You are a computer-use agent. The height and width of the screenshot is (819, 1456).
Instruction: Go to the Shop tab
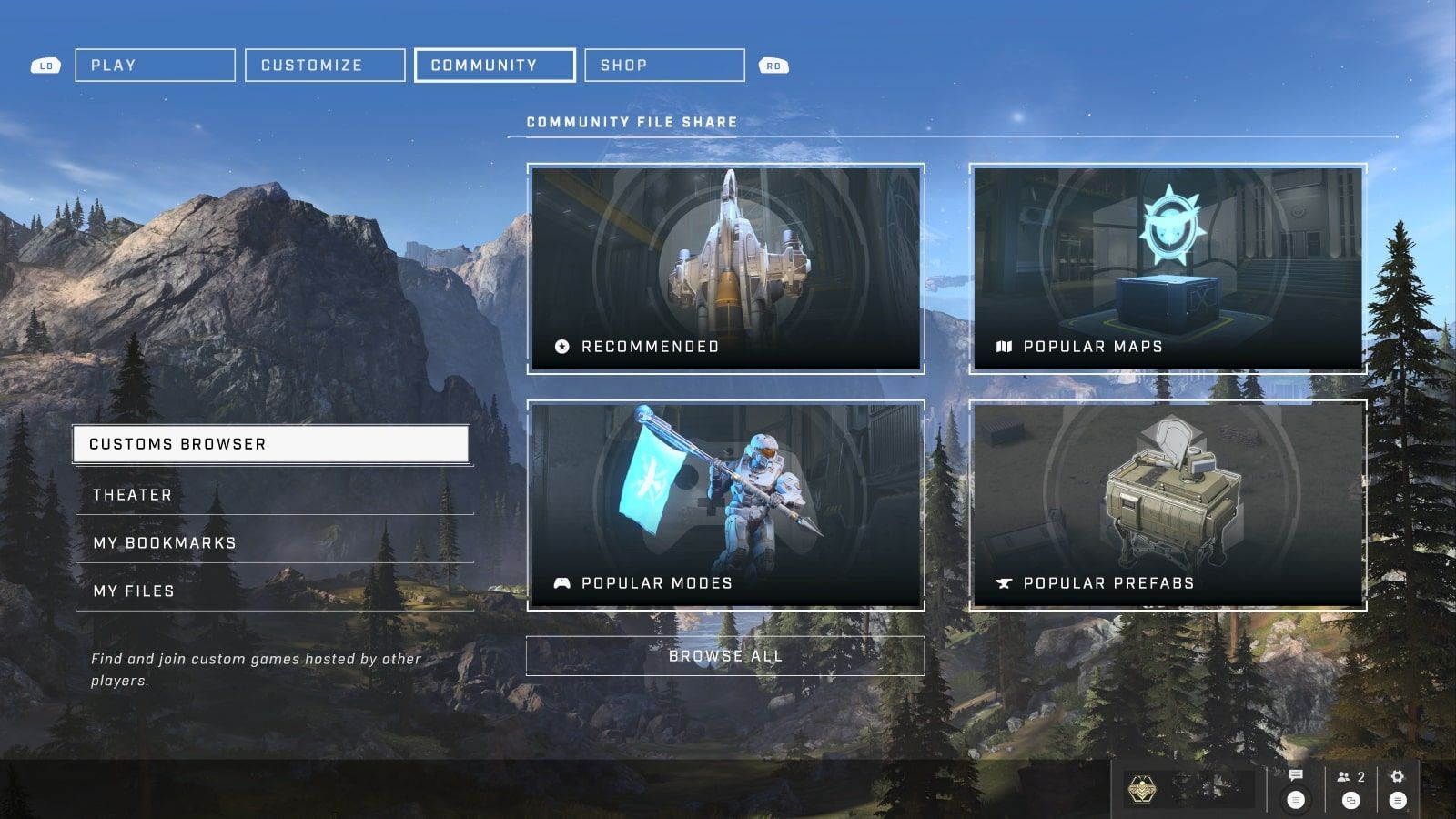coord(664,66)
